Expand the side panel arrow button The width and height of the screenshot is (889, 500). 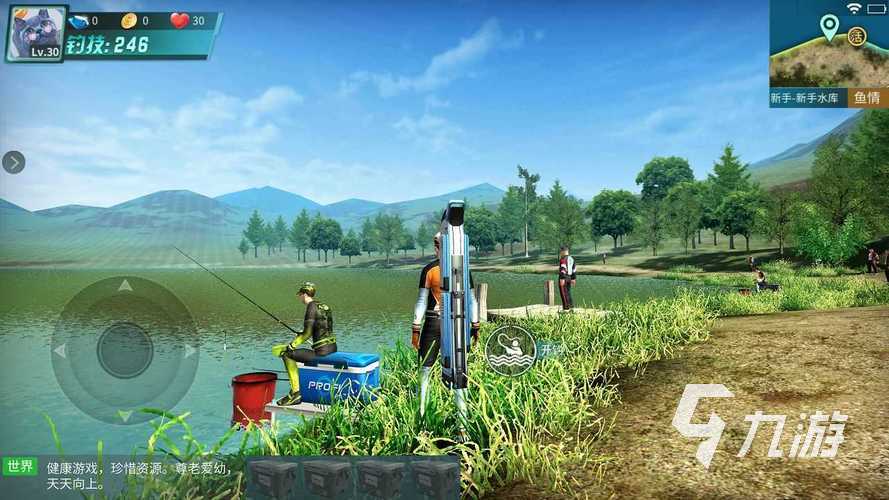(x=14, y=162)
